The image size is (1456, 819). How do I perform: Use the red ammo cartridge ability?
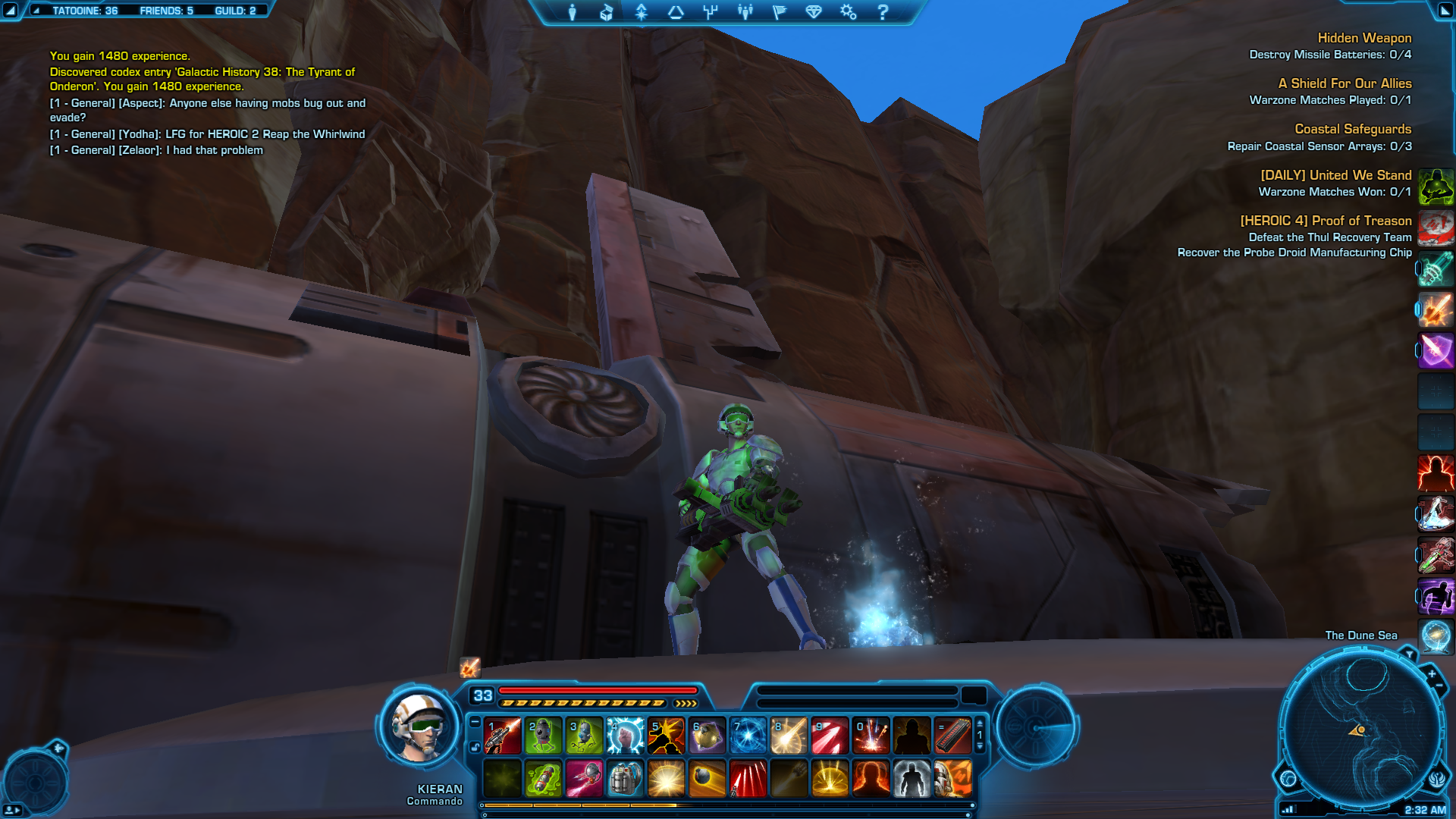point(952,736)
